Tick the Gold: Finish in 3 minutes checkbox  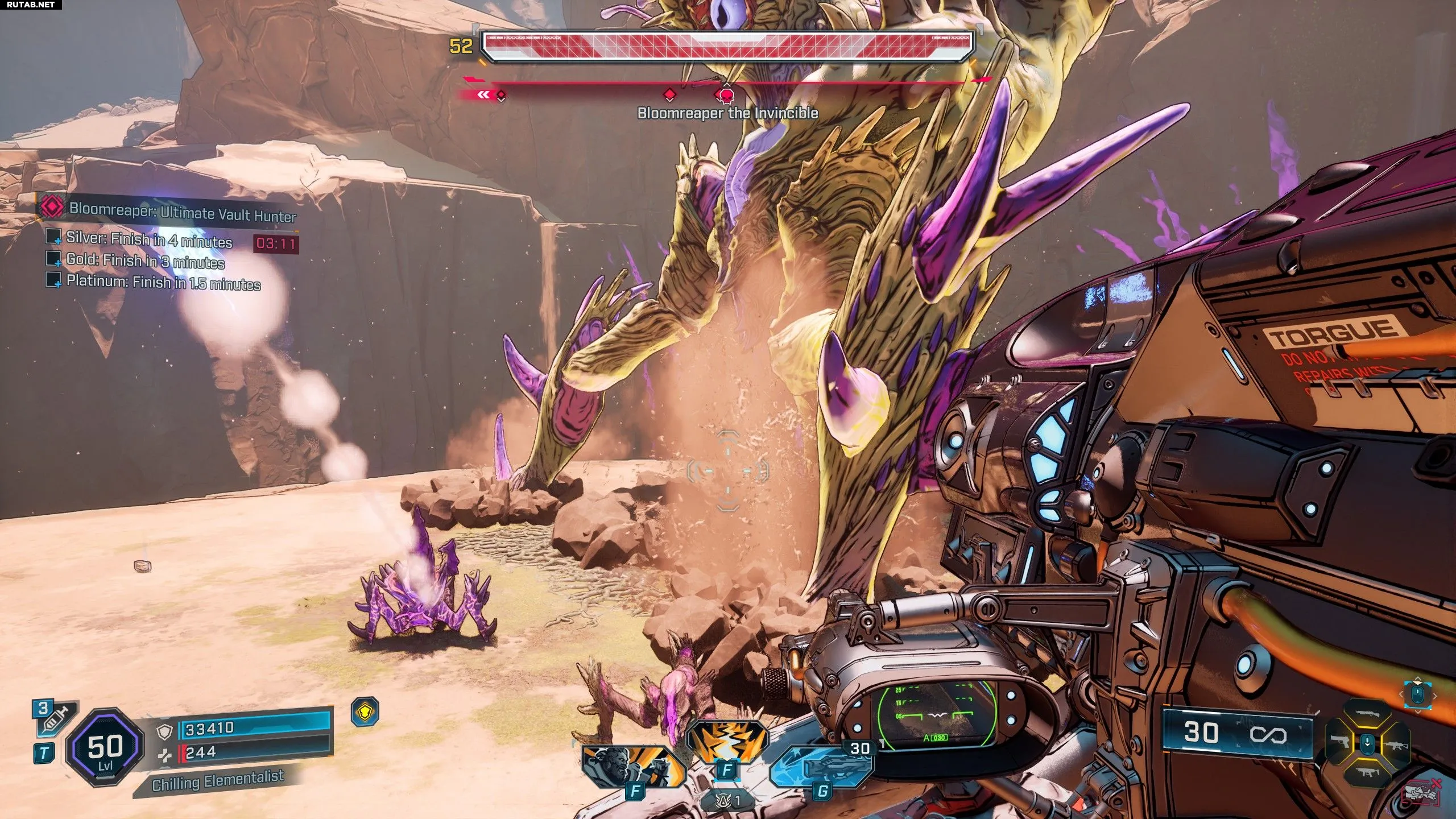coord(53,259)
